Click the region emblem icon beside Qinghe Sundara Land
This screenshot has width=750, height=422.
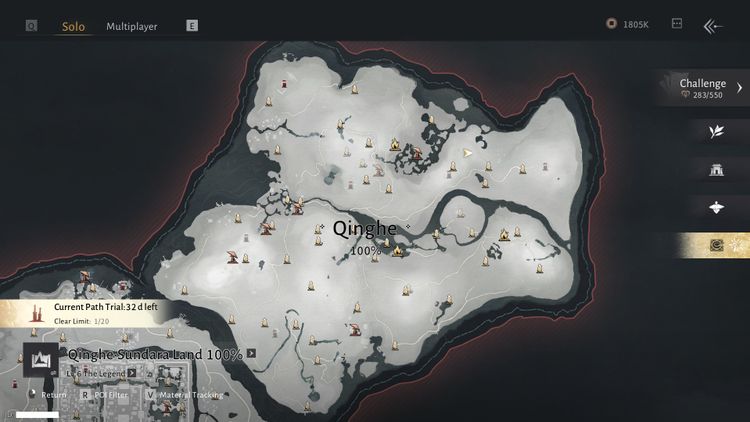[41, 359]
